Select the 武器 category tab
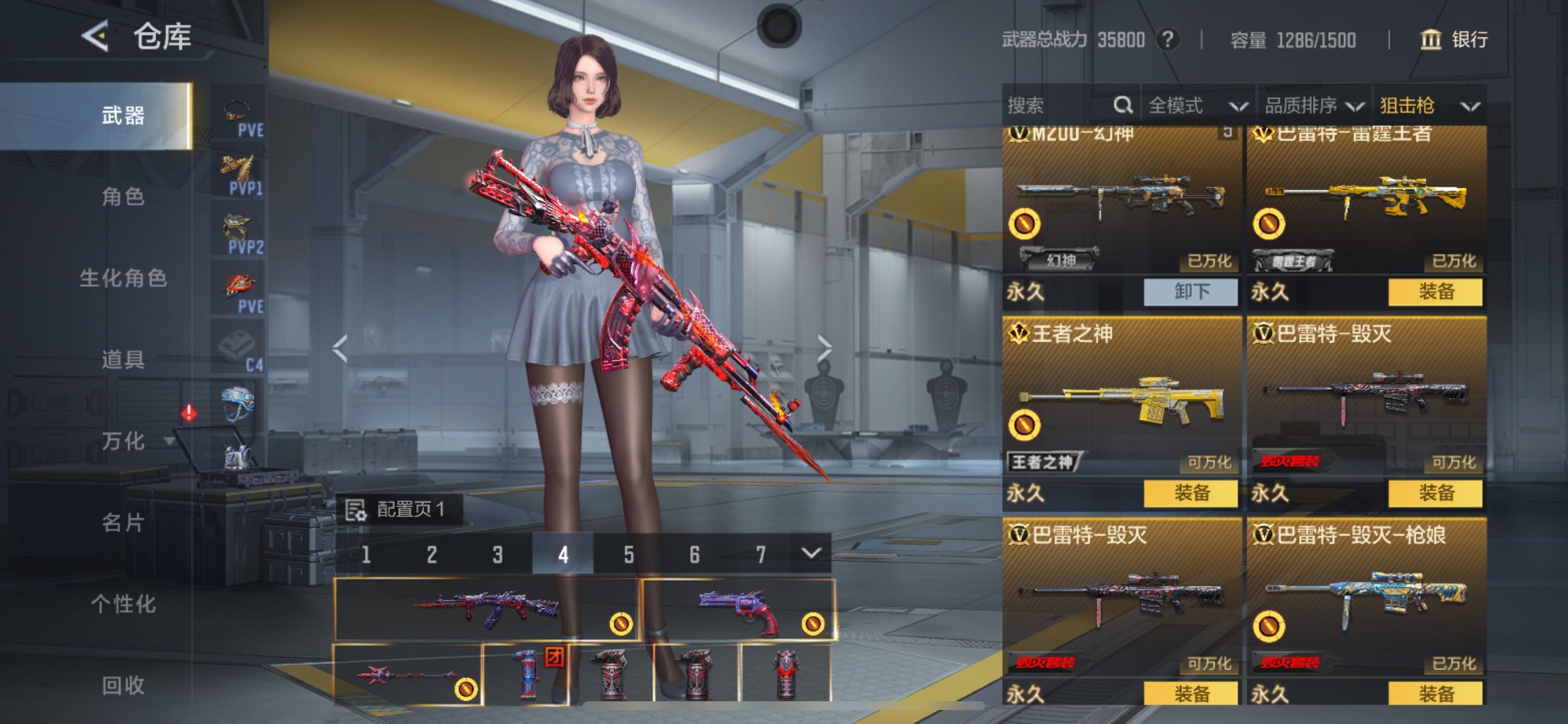 click(x=123, y=115)
